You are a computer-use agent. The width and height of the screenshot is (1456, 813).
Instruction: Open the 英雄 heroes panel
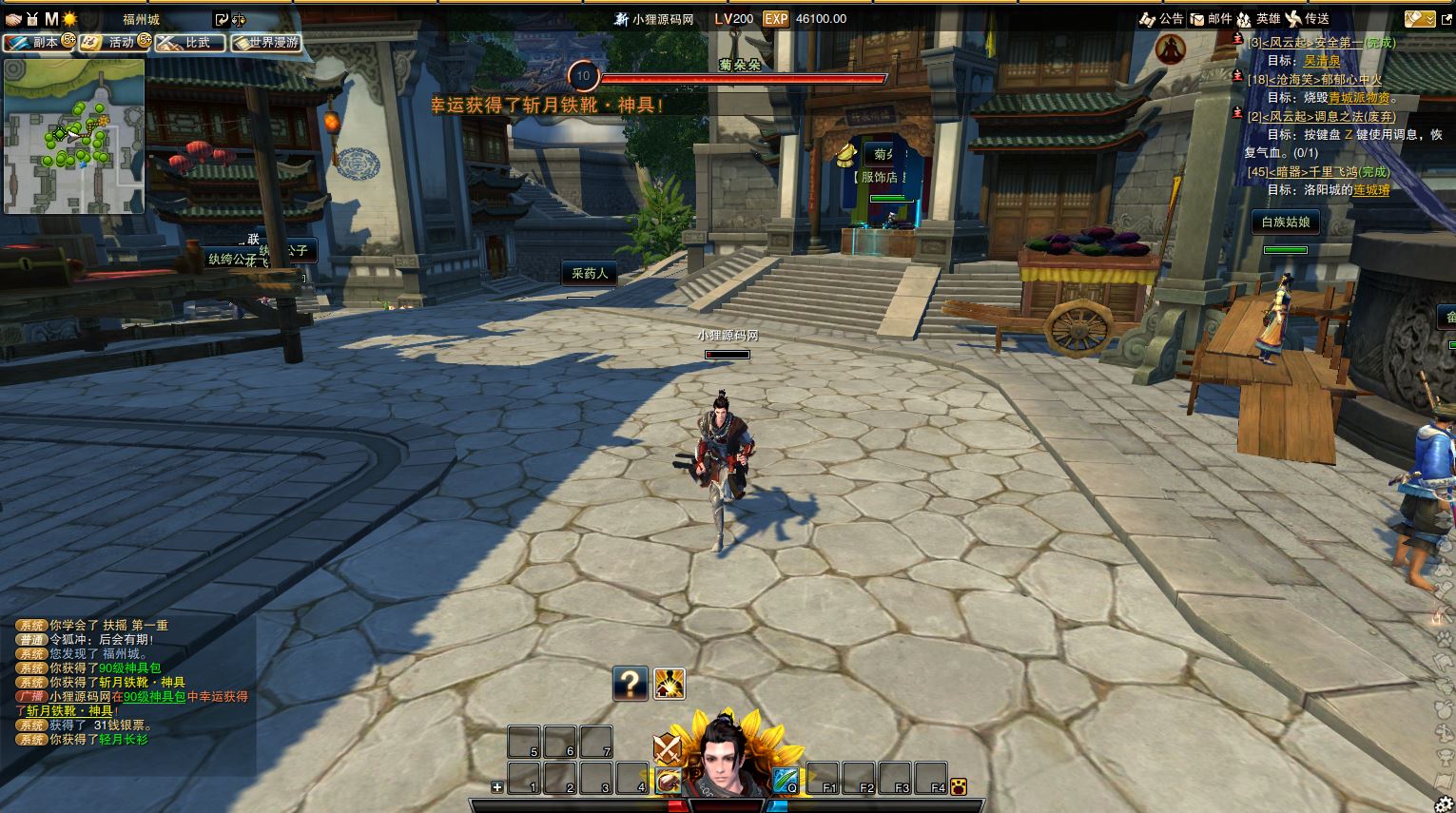coord(1258,19)
